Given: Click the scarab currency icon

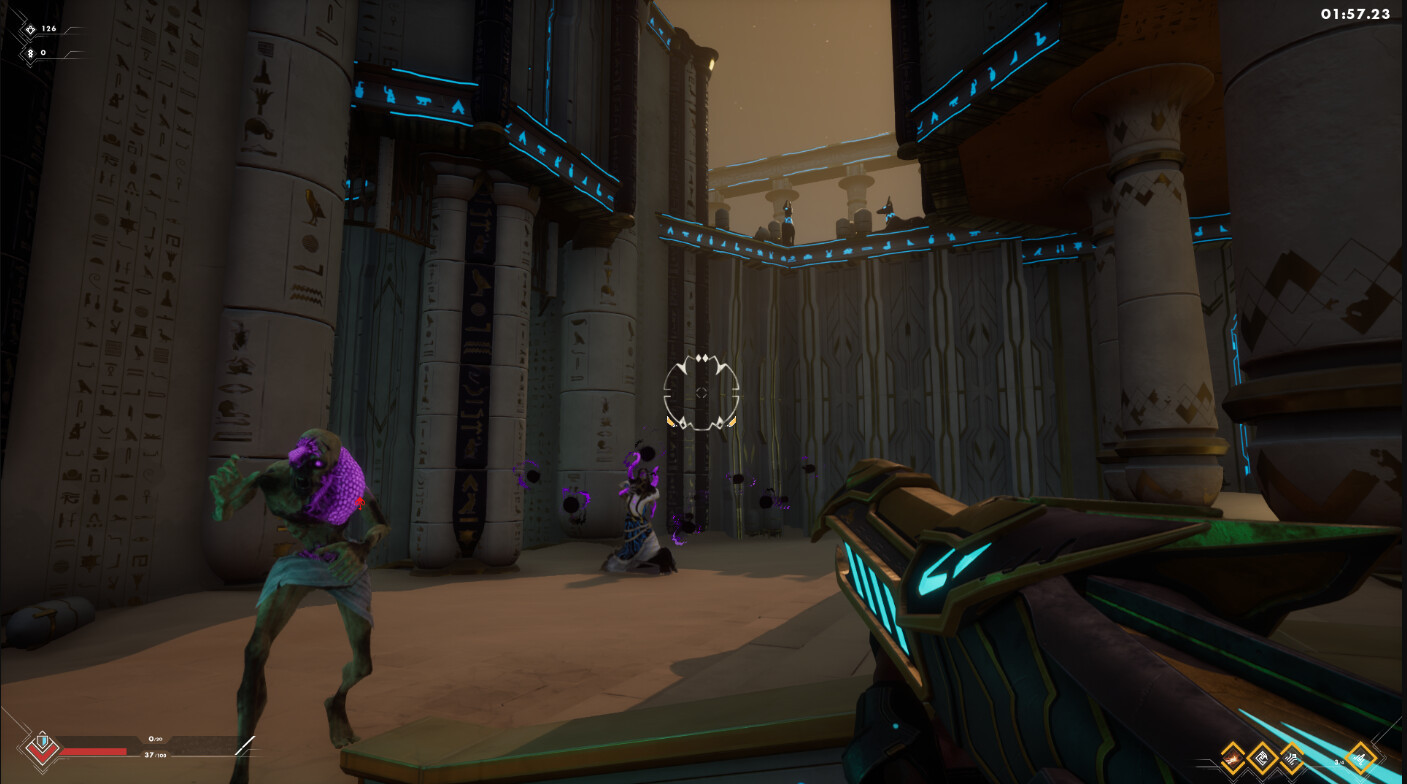Looking at the screenshot, I should coord(29,30).
